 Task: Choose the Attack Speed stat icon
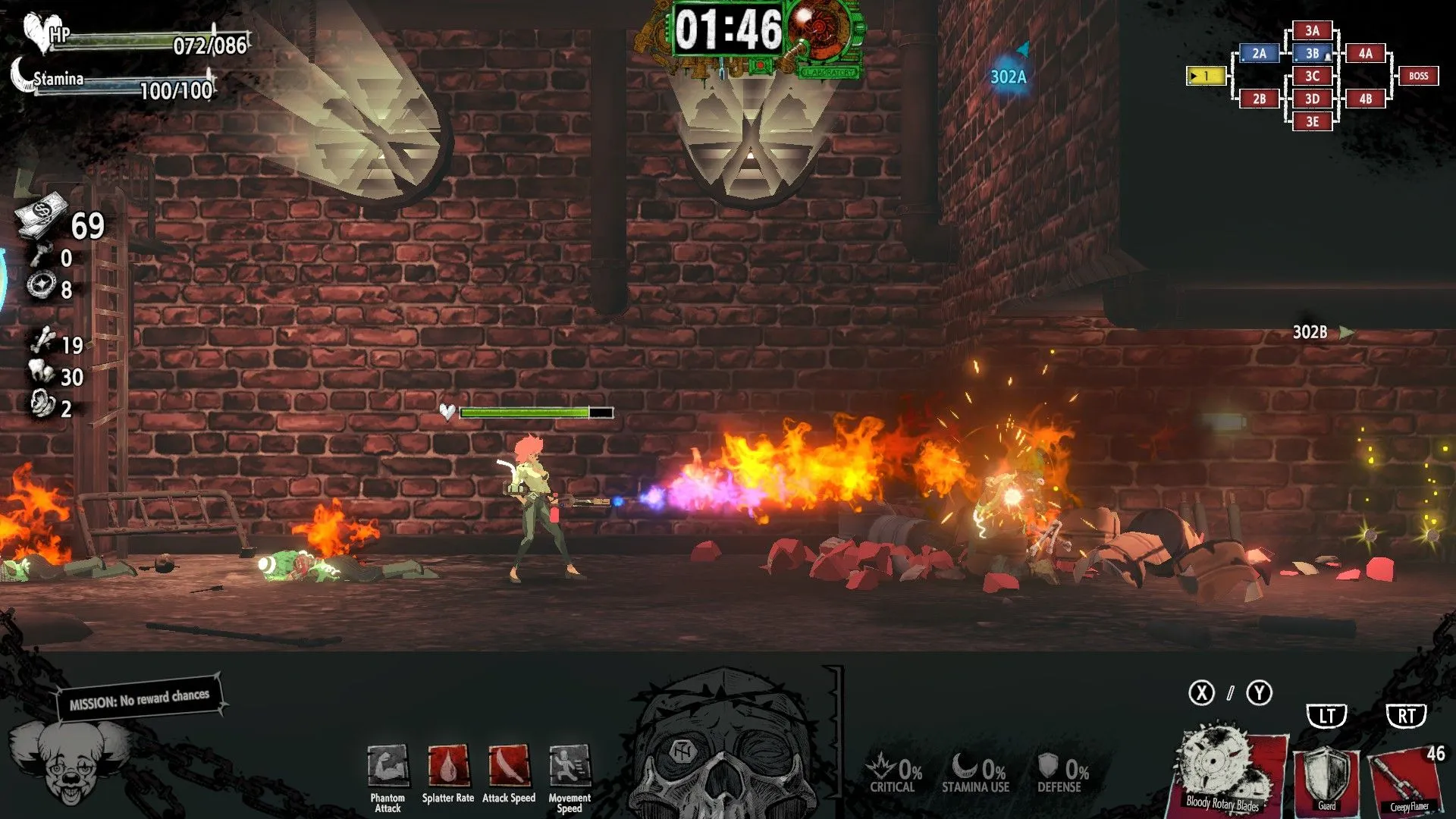[509, 766]
